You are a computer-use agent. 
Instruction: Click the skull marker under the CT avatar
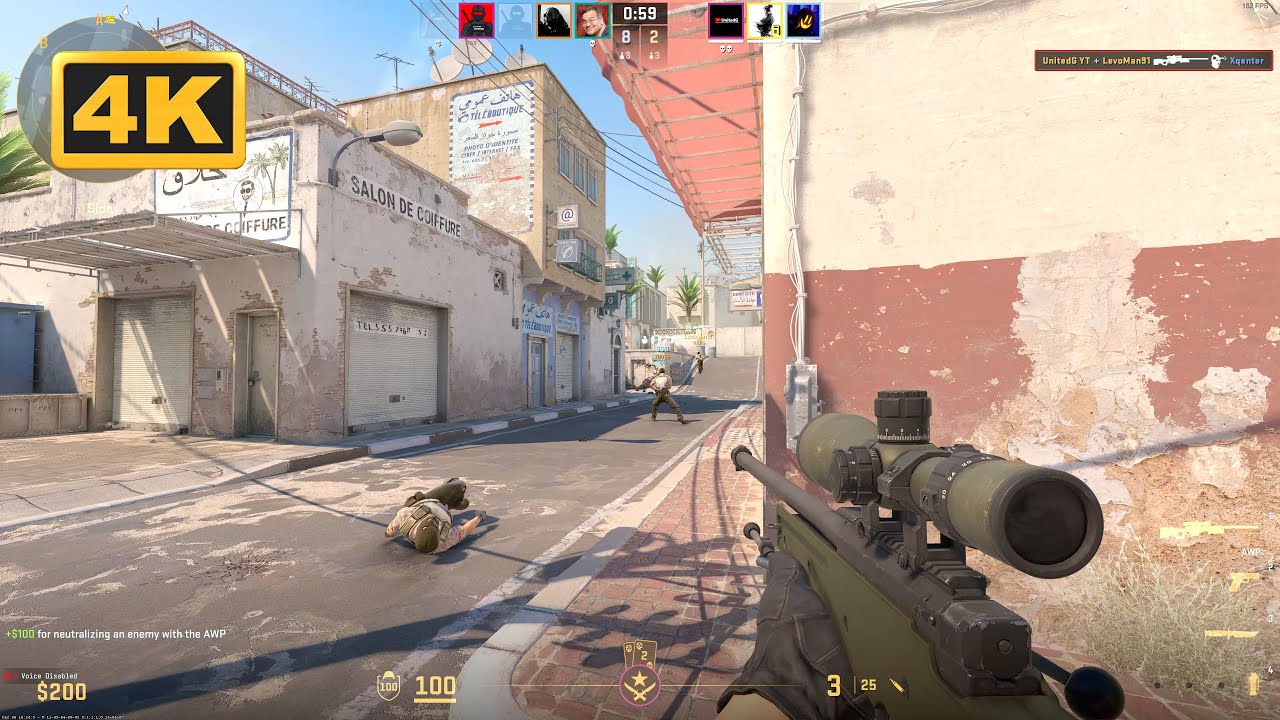pyautogui.click(x=592, y=42)
